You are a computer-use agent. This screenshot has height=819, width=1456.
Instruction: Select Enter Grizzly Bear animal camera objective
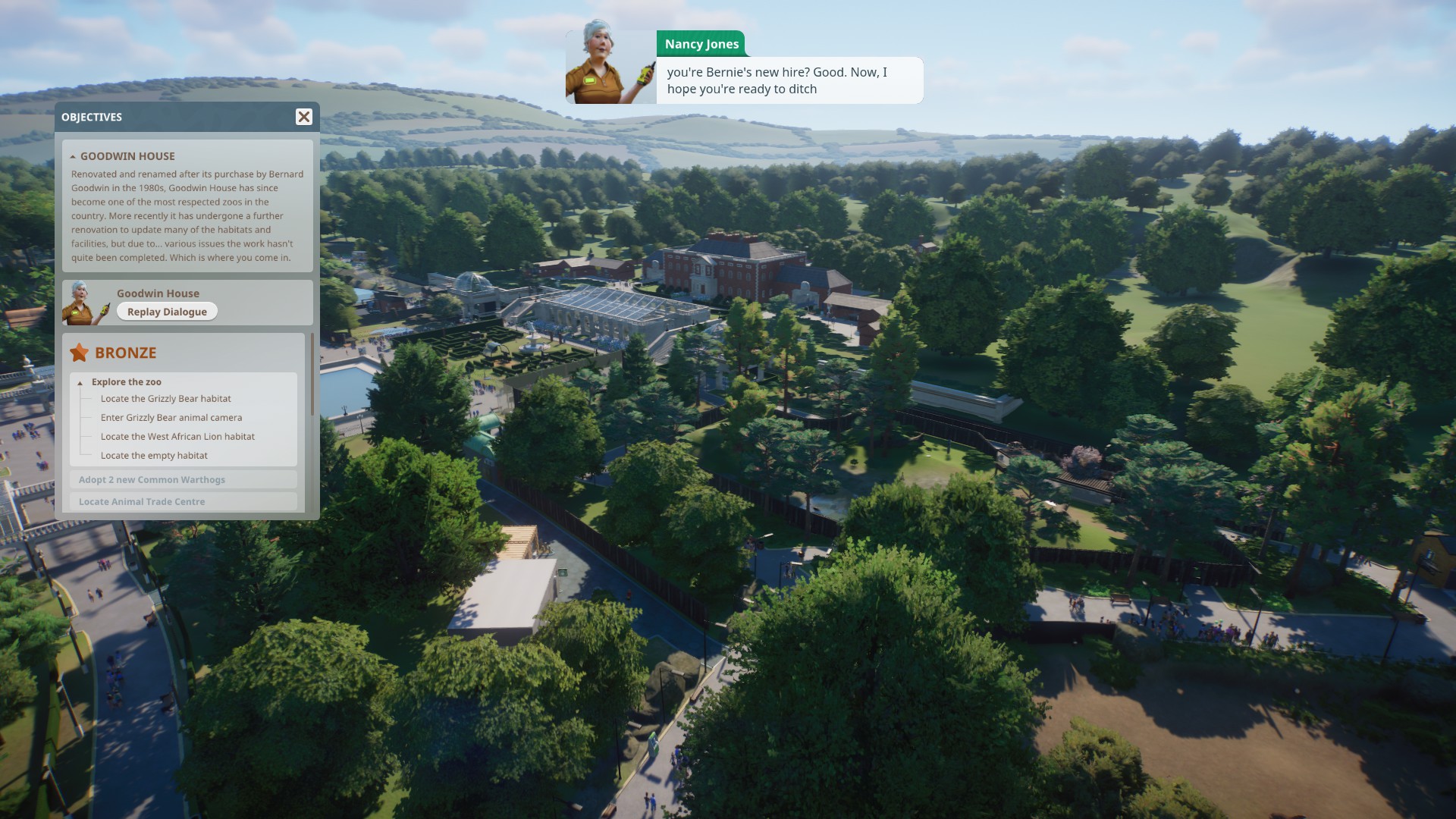171,418
